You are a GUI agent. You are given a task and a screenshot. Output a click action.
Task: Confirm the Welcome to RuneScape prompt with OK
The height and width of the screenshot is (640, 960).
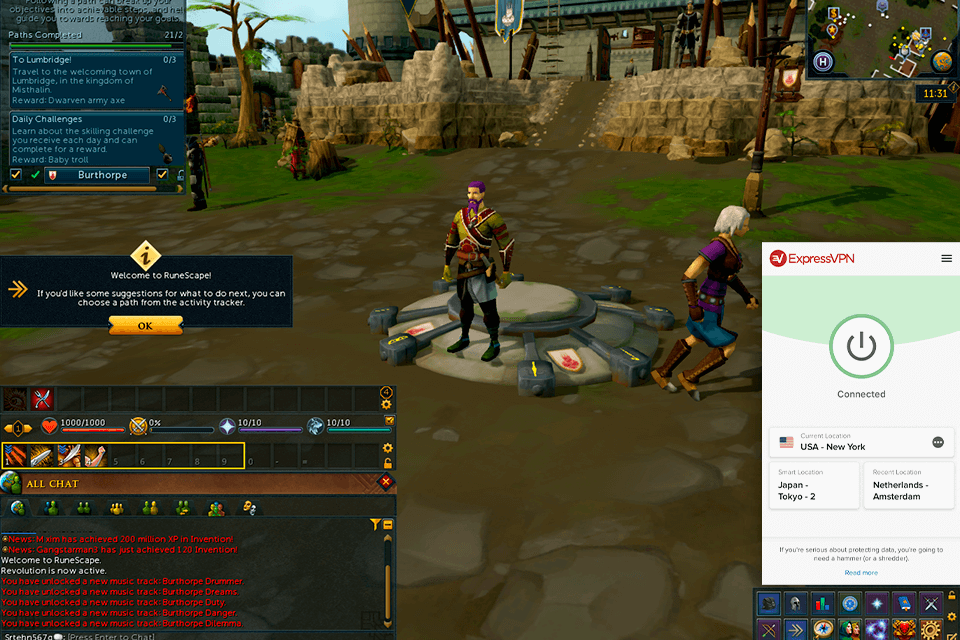click(145, 325)
